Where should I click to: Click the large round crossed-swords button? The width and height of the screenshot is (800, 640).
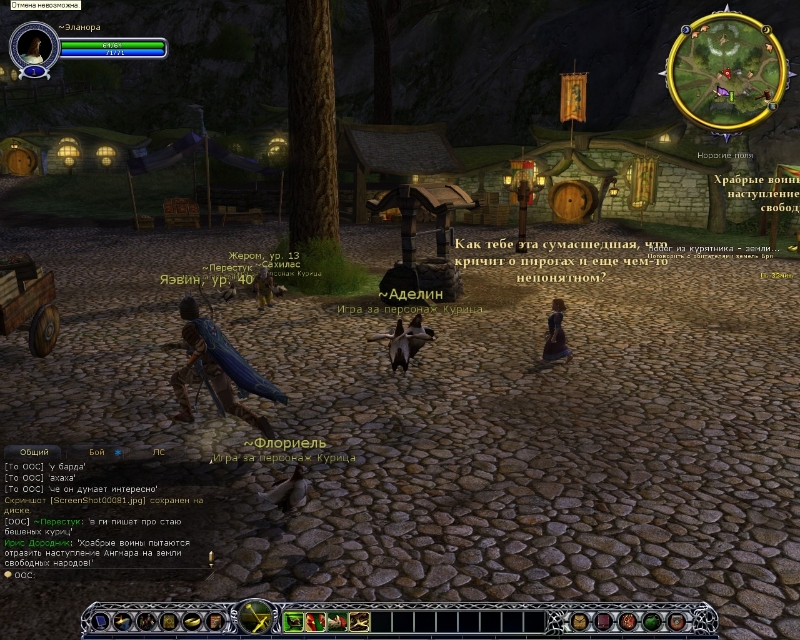point(252,619)
